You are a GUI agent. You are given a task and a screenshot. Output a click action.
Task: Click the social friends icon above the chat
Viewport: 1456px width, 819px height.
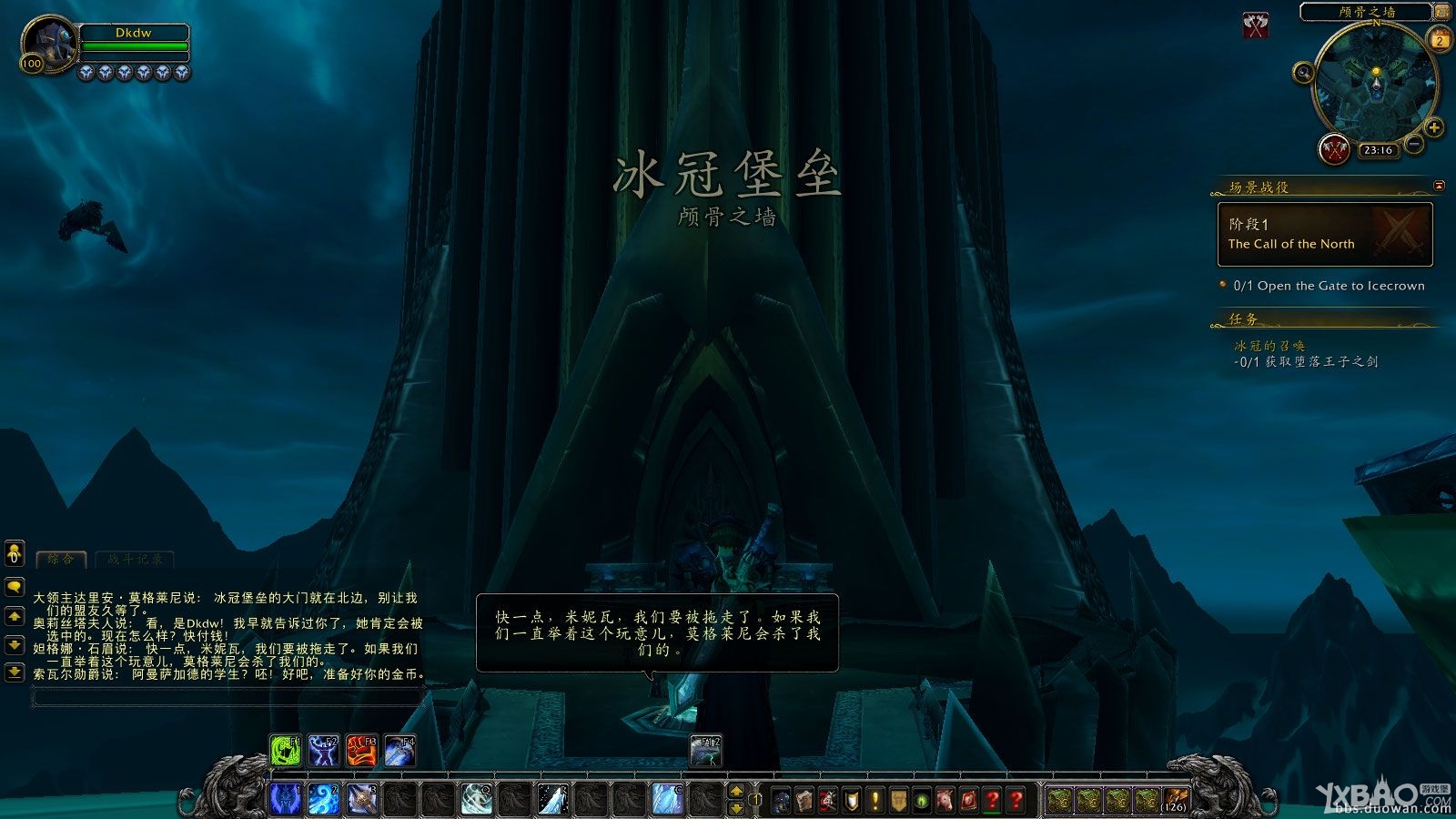[13, 553]
